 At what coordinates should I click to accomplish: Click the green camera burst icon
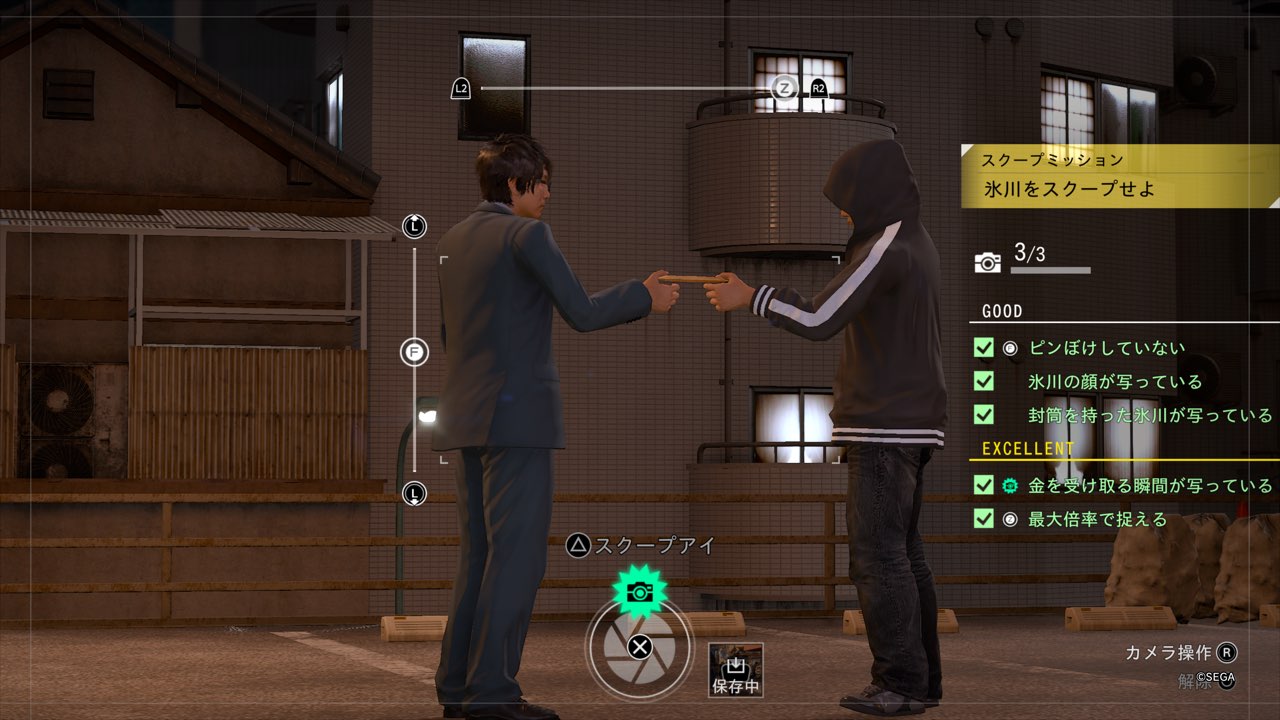click(x=639, y=591)
